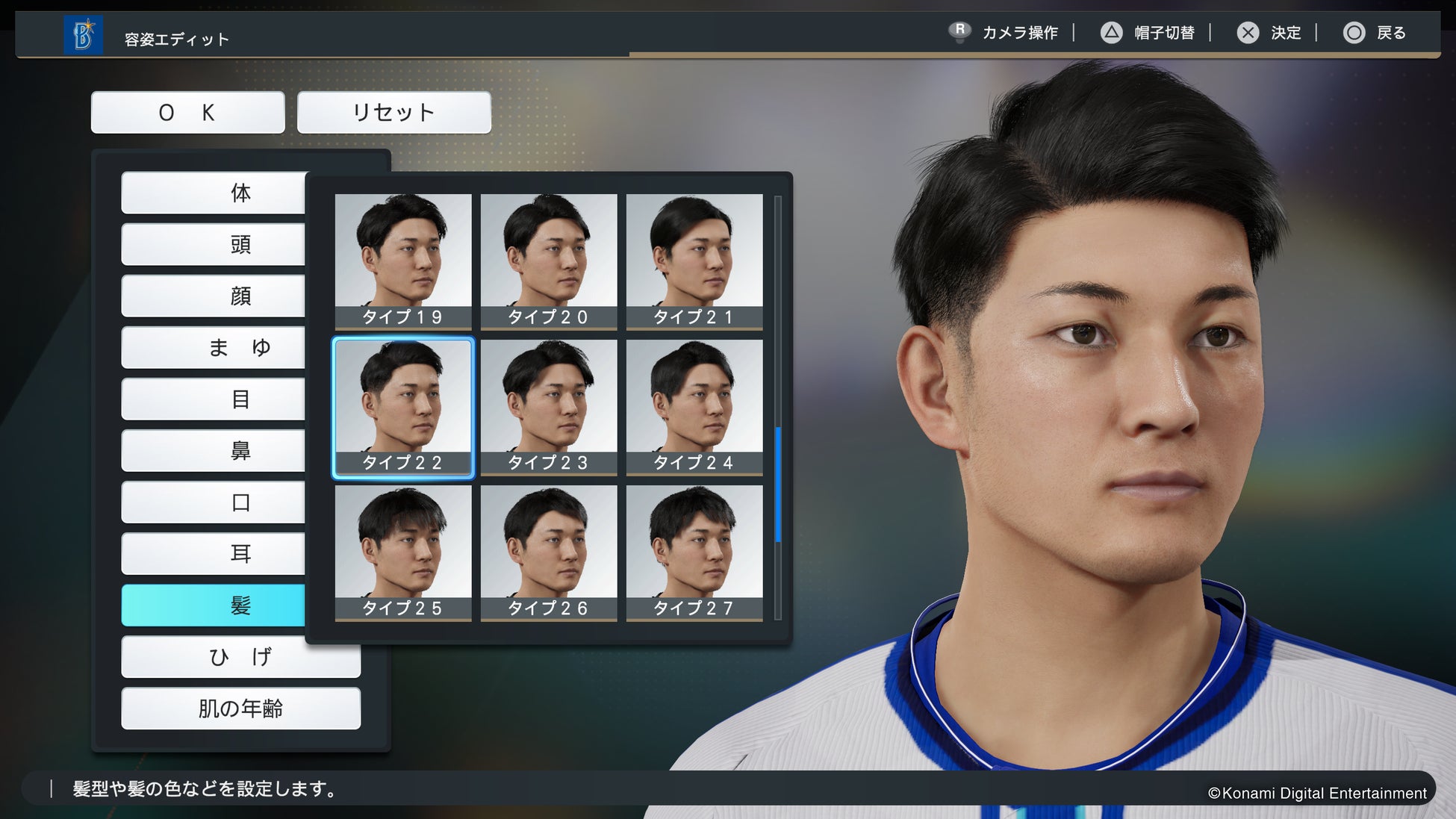1456x819 pixels.
Task: Pick hairstyle タイプ19 thumbnail
Action: point(403,261)
